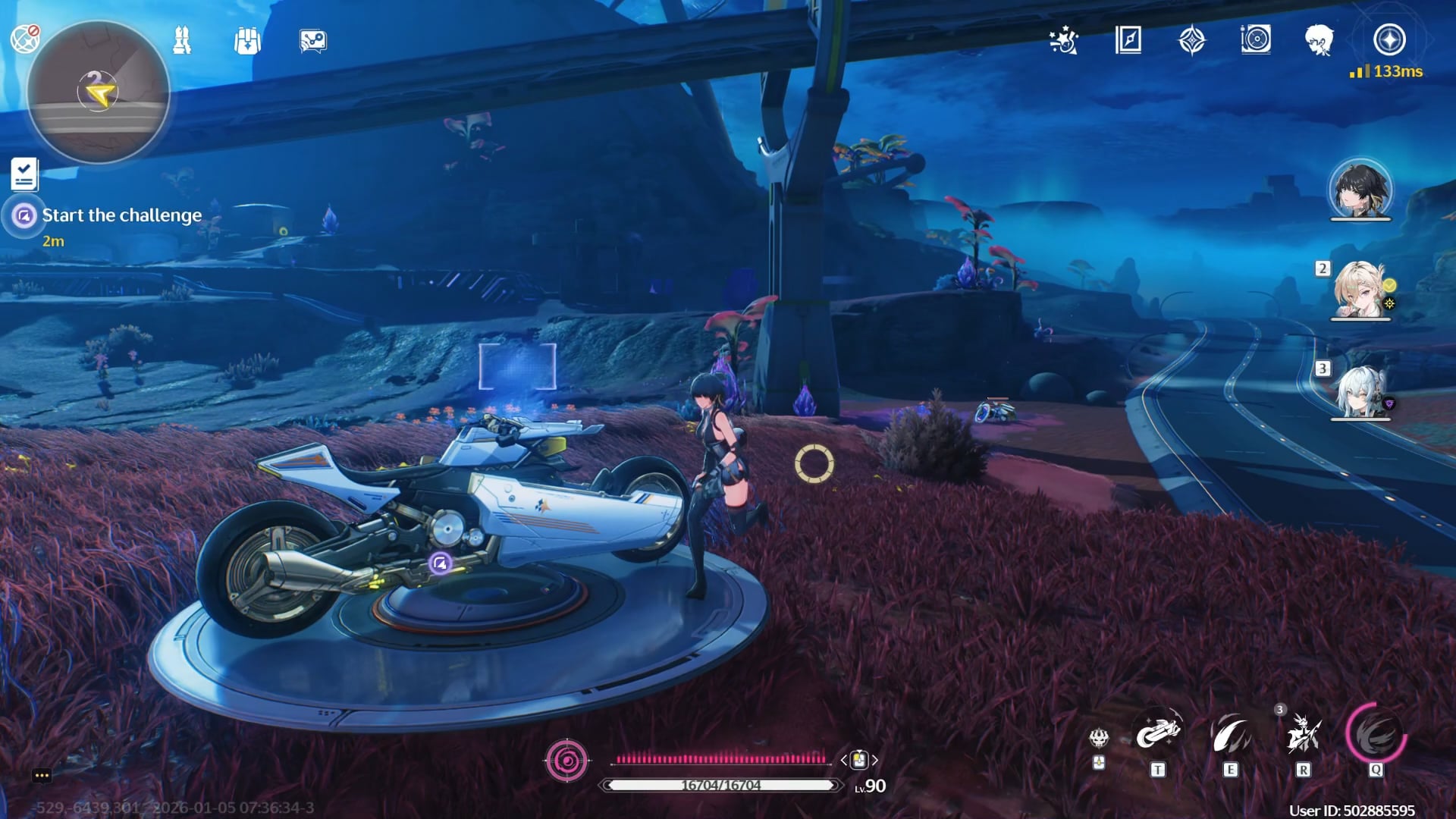This screenshot has height=819, width=1456.
Task: Open the minimap to view the full map
Action: tap(98, 93)
